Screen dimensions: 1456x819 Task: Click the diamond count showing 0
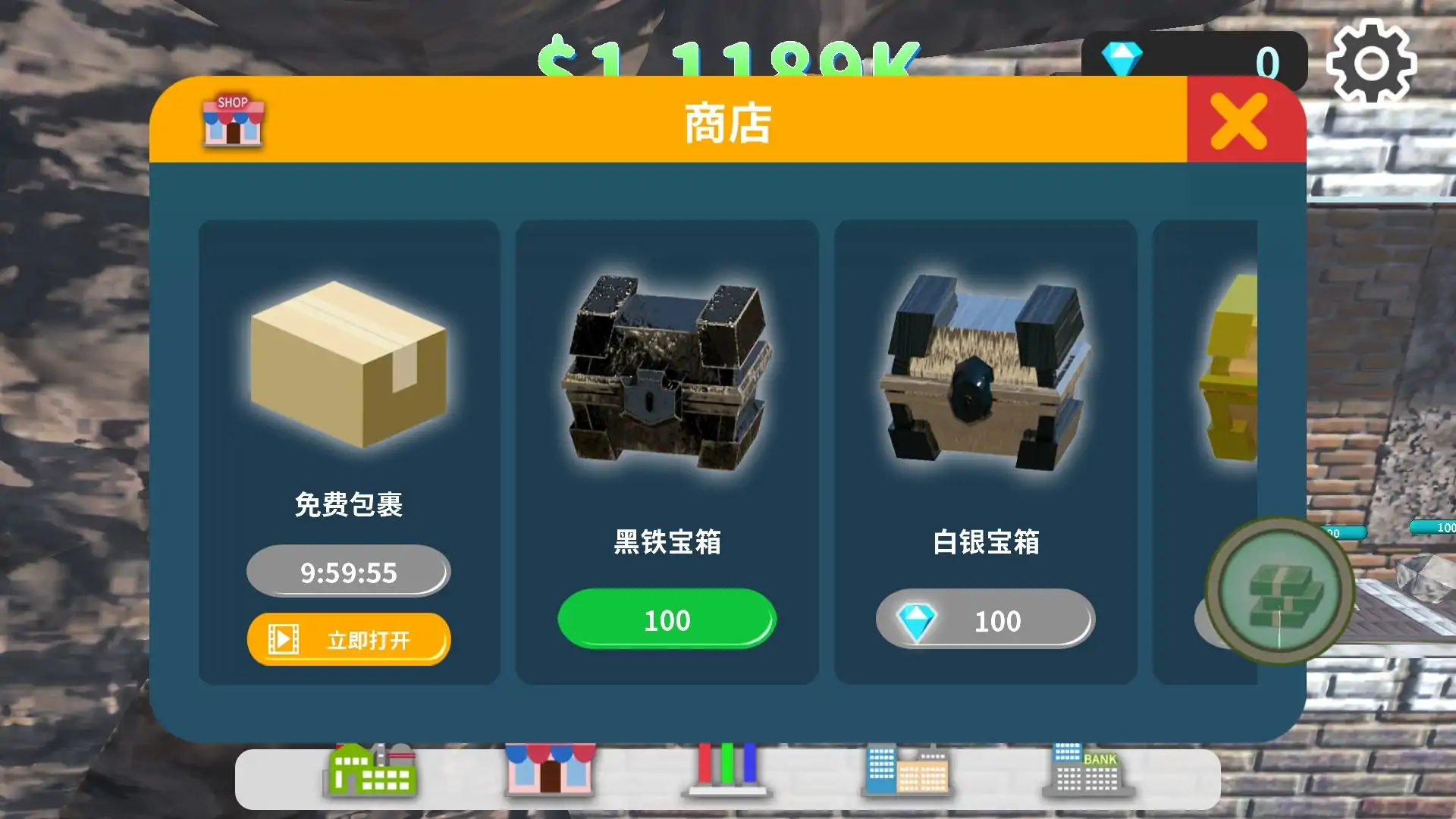(x=1268, y=59)
